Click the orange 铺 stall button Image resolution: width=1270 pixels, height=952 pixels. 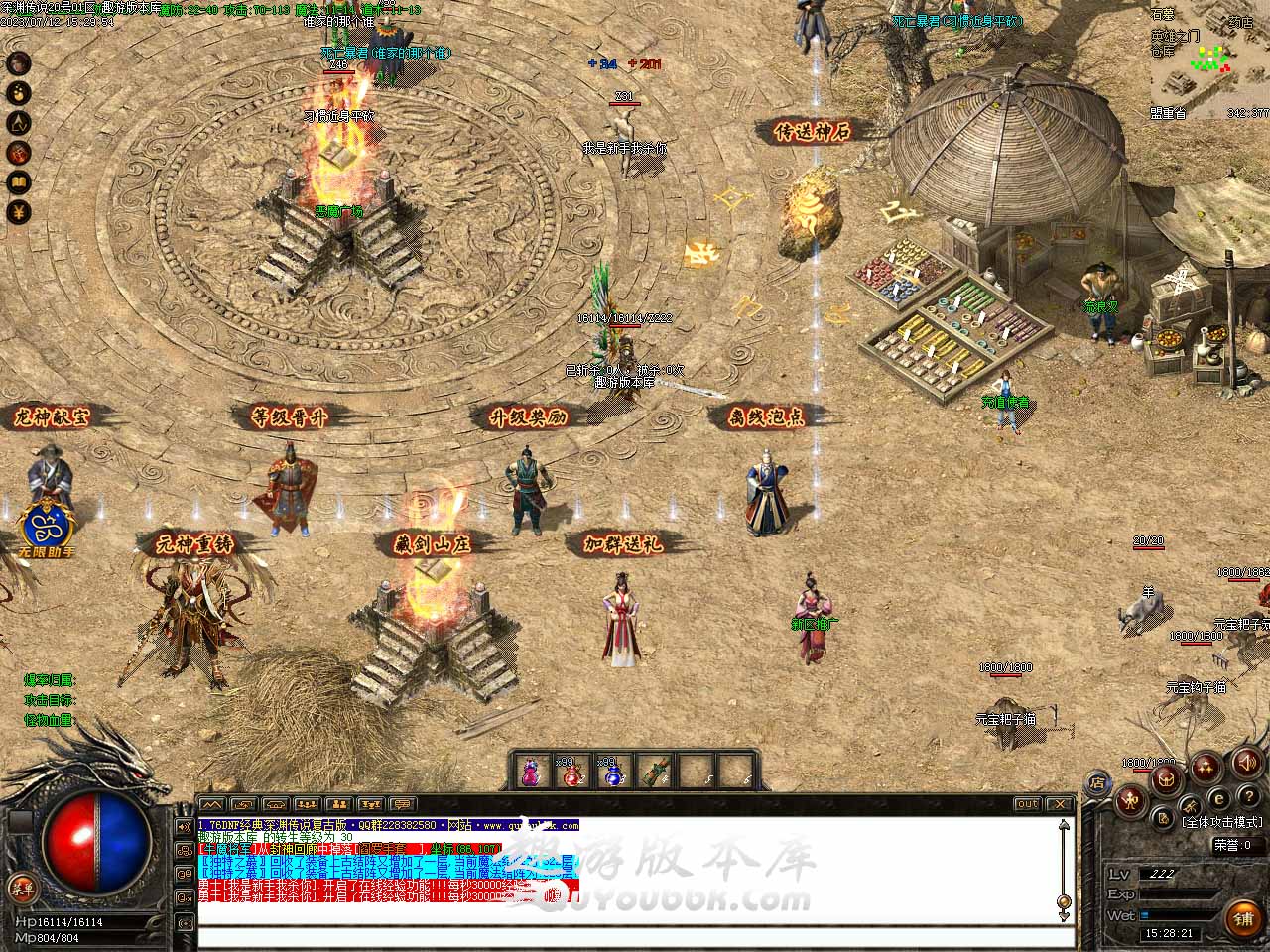[x=1242, y=918]
